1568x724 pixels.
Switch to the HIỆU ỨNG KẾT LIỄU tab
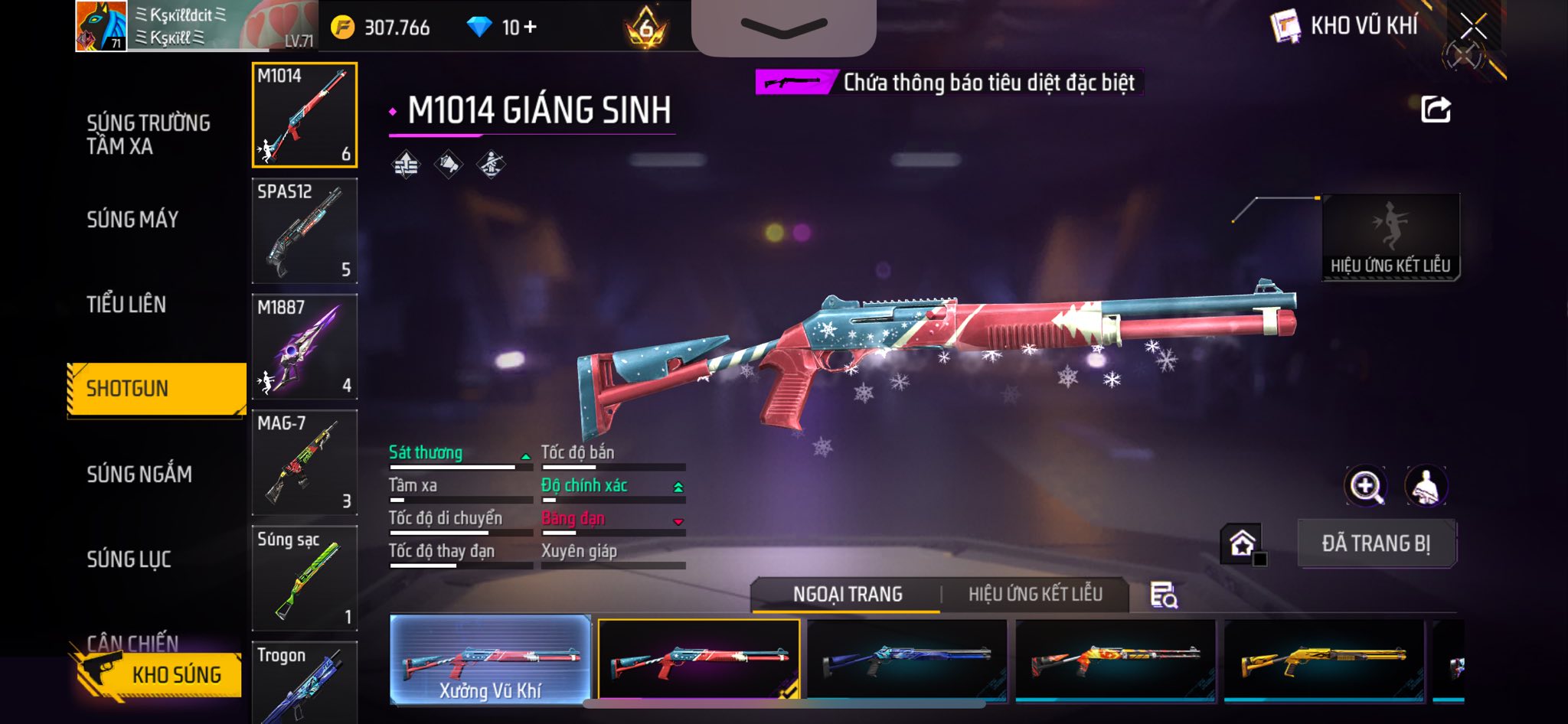tap(1035, 595)
